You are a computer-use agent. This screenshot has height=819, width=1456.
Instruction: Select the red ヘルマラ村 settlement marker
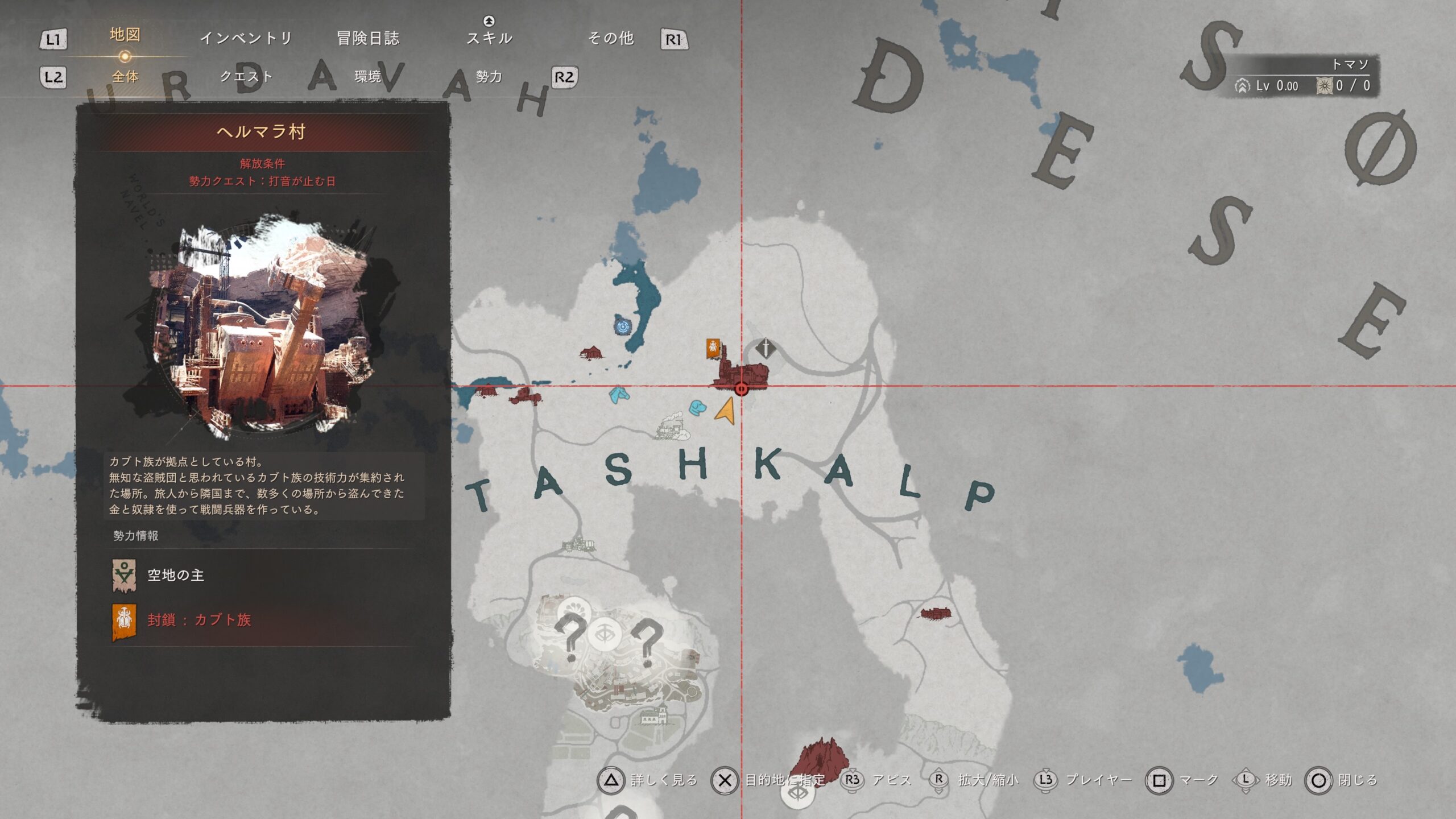click(x=741, y=375)
